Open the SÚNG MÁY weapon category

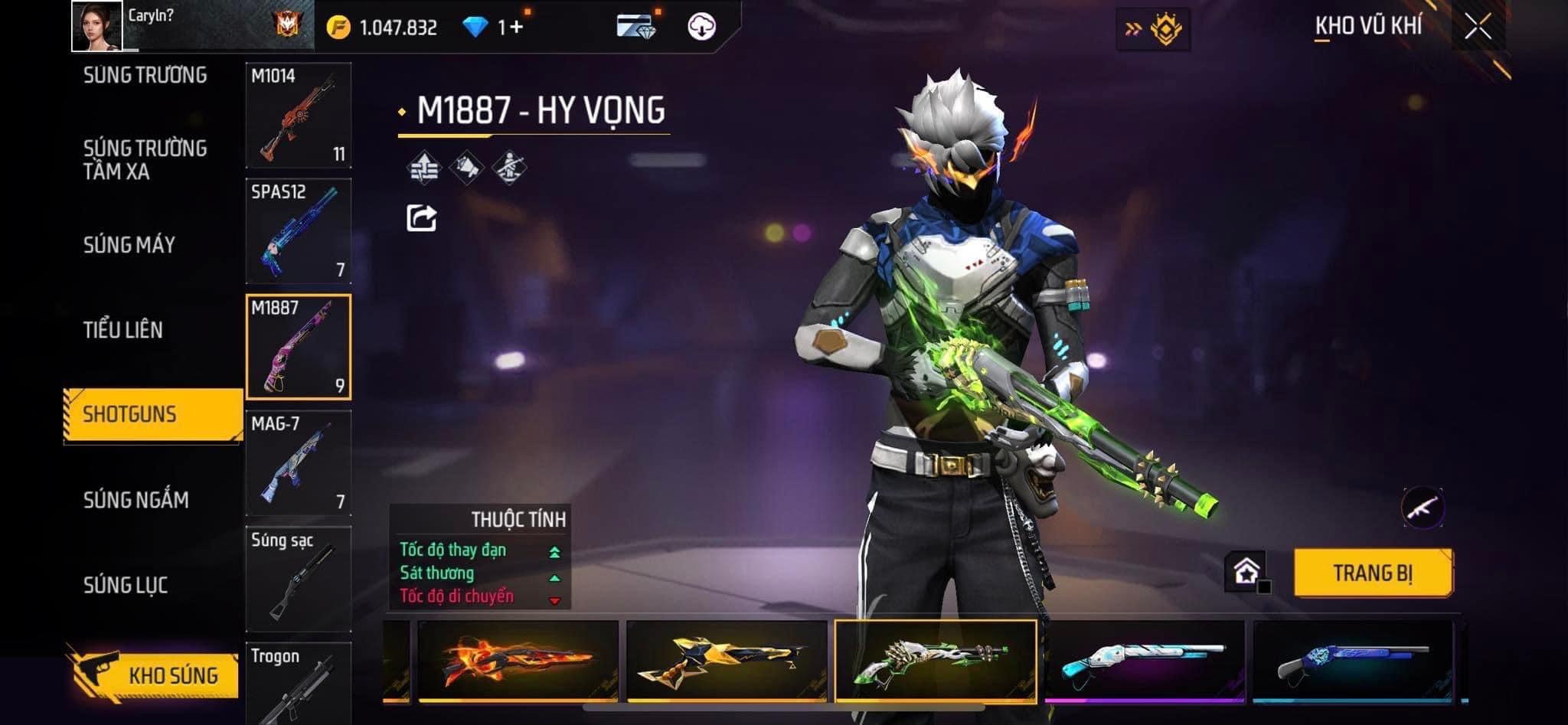[129, 245]
